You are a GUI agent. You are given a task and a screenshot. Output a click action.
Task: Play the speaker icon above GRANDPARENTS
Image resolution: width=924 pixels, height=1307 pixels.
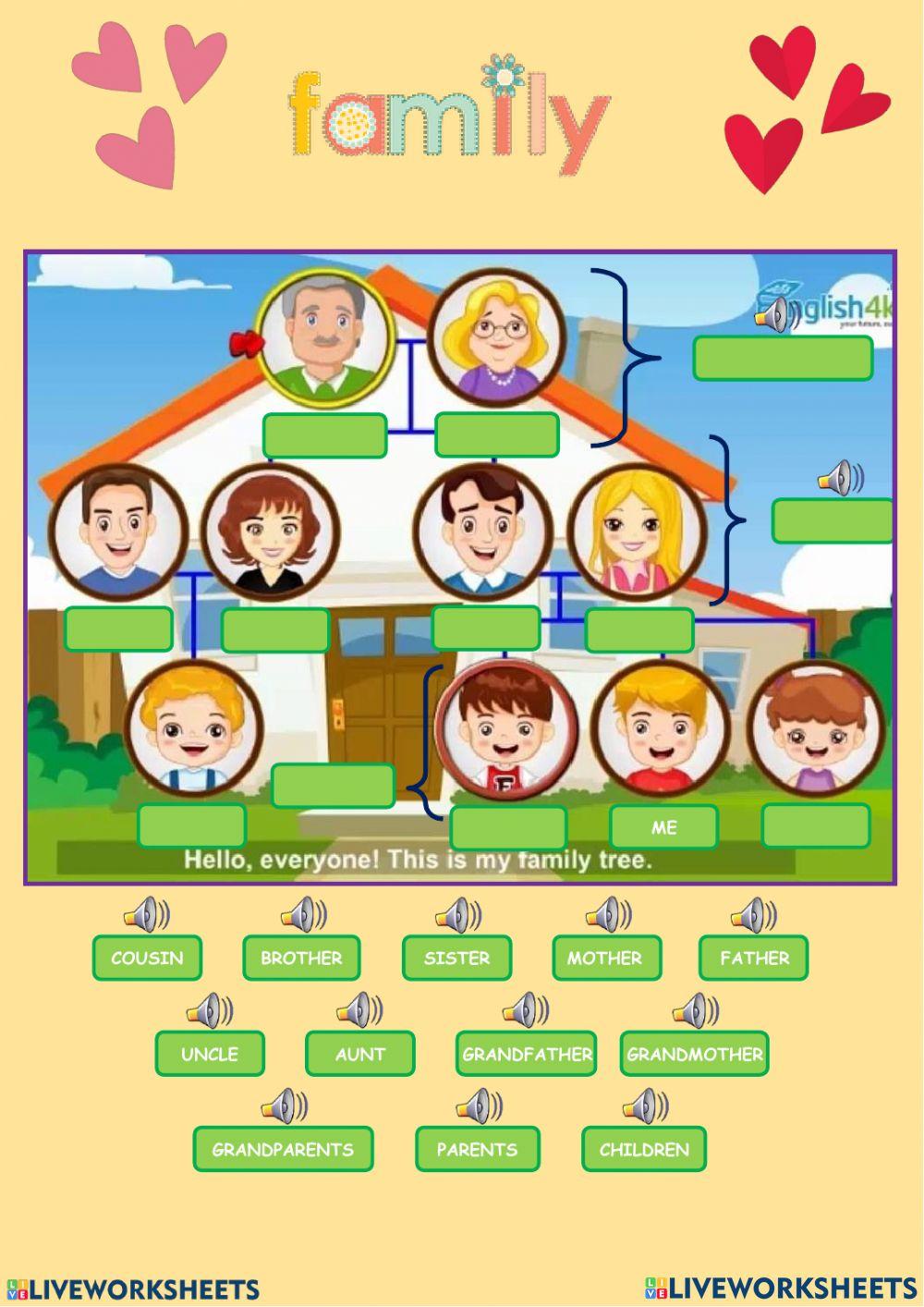point(284,1105)
